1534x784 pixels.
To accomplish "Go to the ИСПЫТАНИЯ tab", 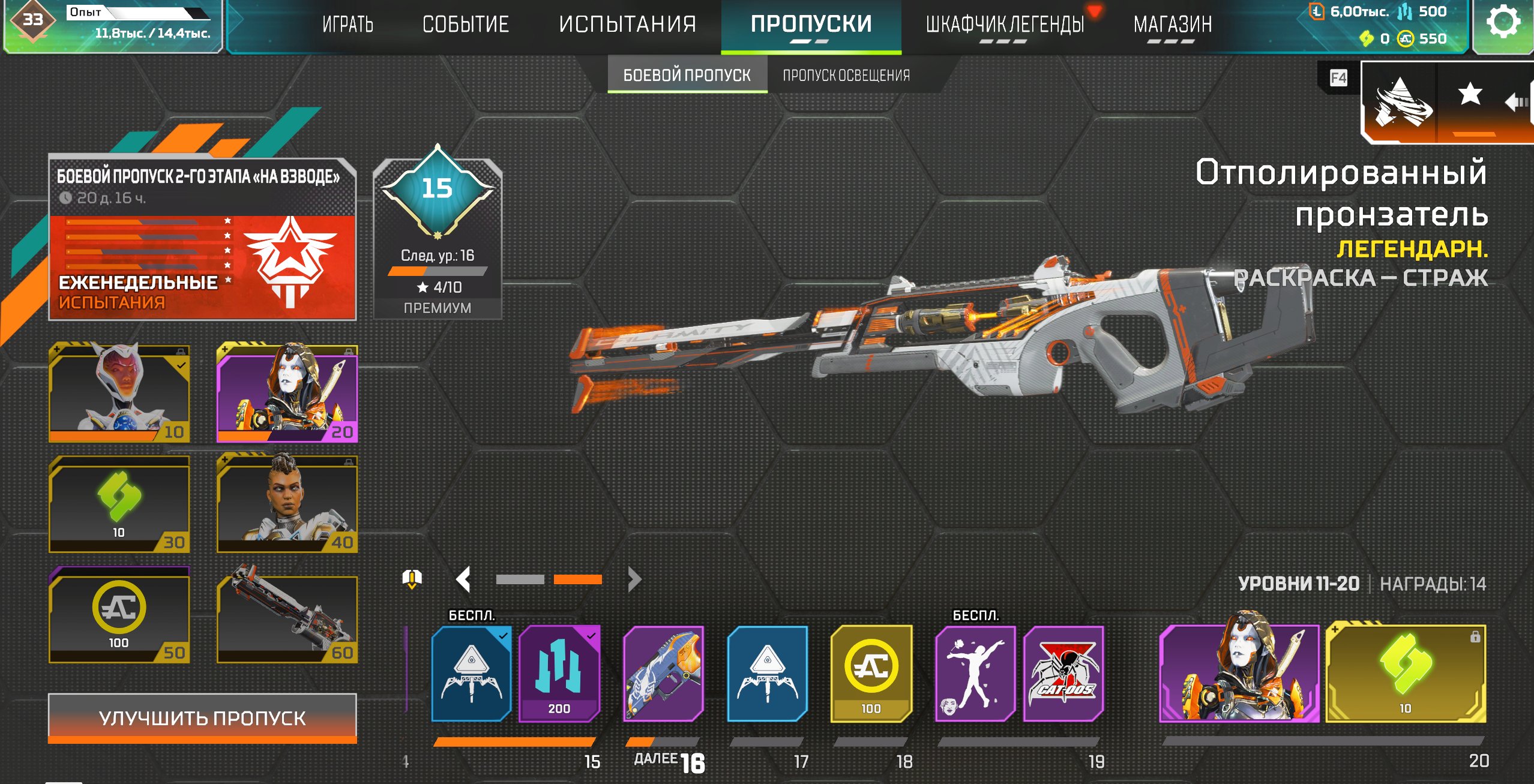I will pyautogui.click(x=627, y=25).
